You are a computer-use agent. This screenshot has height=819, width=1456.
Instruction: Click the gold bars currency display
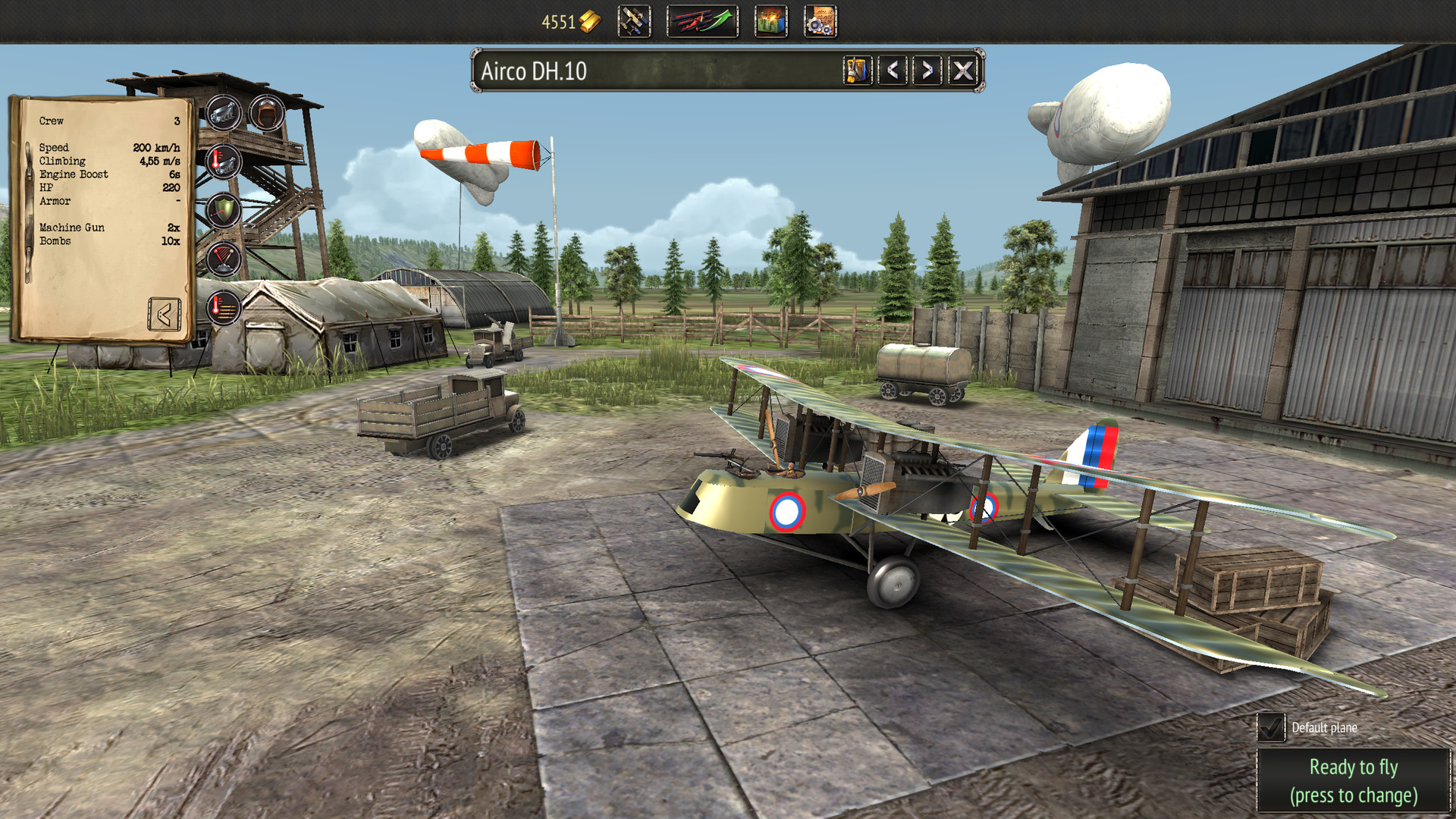pos(565,21)
